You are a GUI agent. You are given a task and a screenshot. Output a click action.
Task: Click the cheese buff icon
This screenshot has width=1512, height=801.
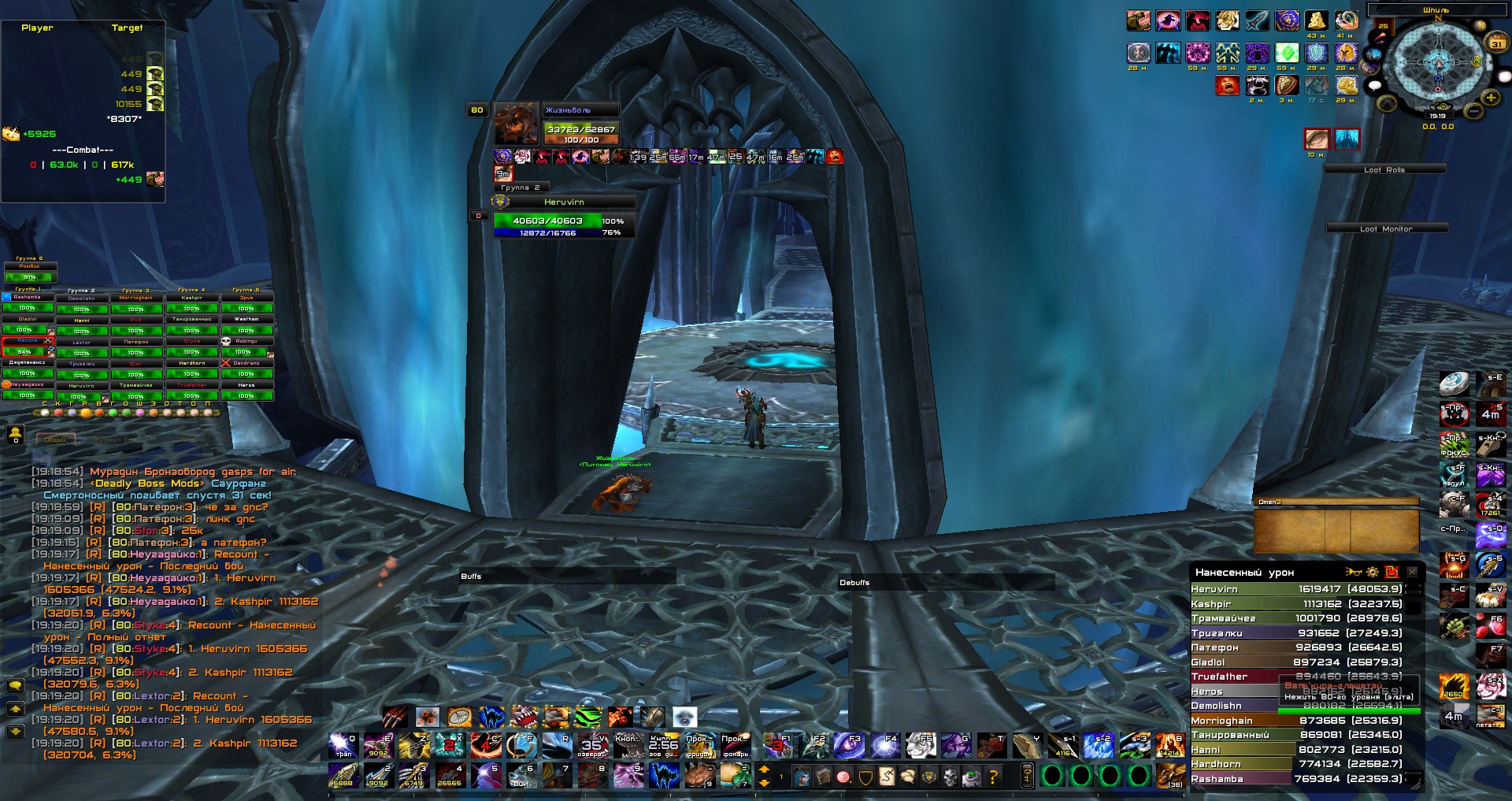tap(1316, 21)
